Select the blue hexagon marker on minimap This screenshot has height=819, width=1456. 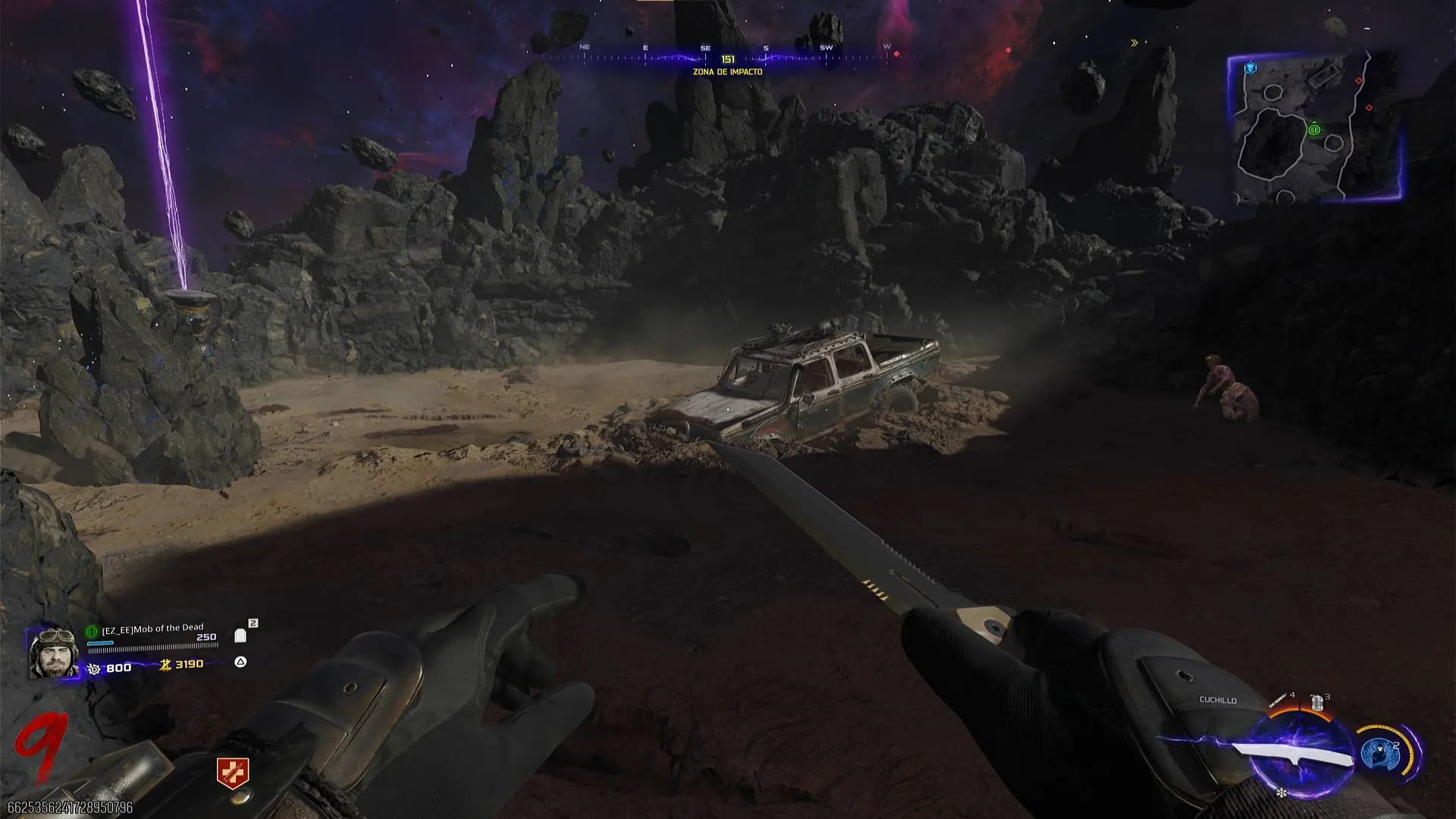1250,68
